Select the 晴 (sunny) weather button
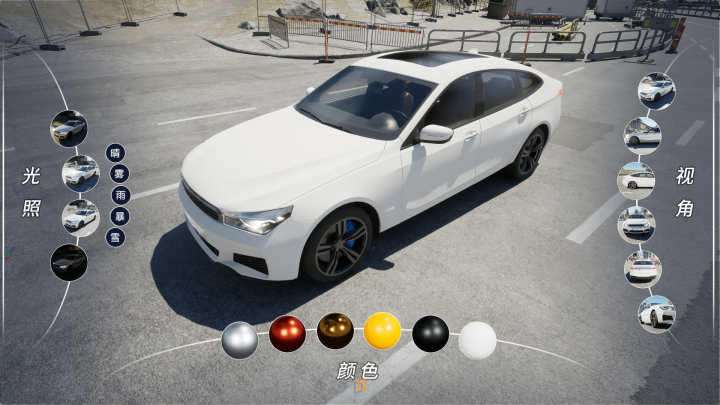The image size is (720, 405). point(116,153)
